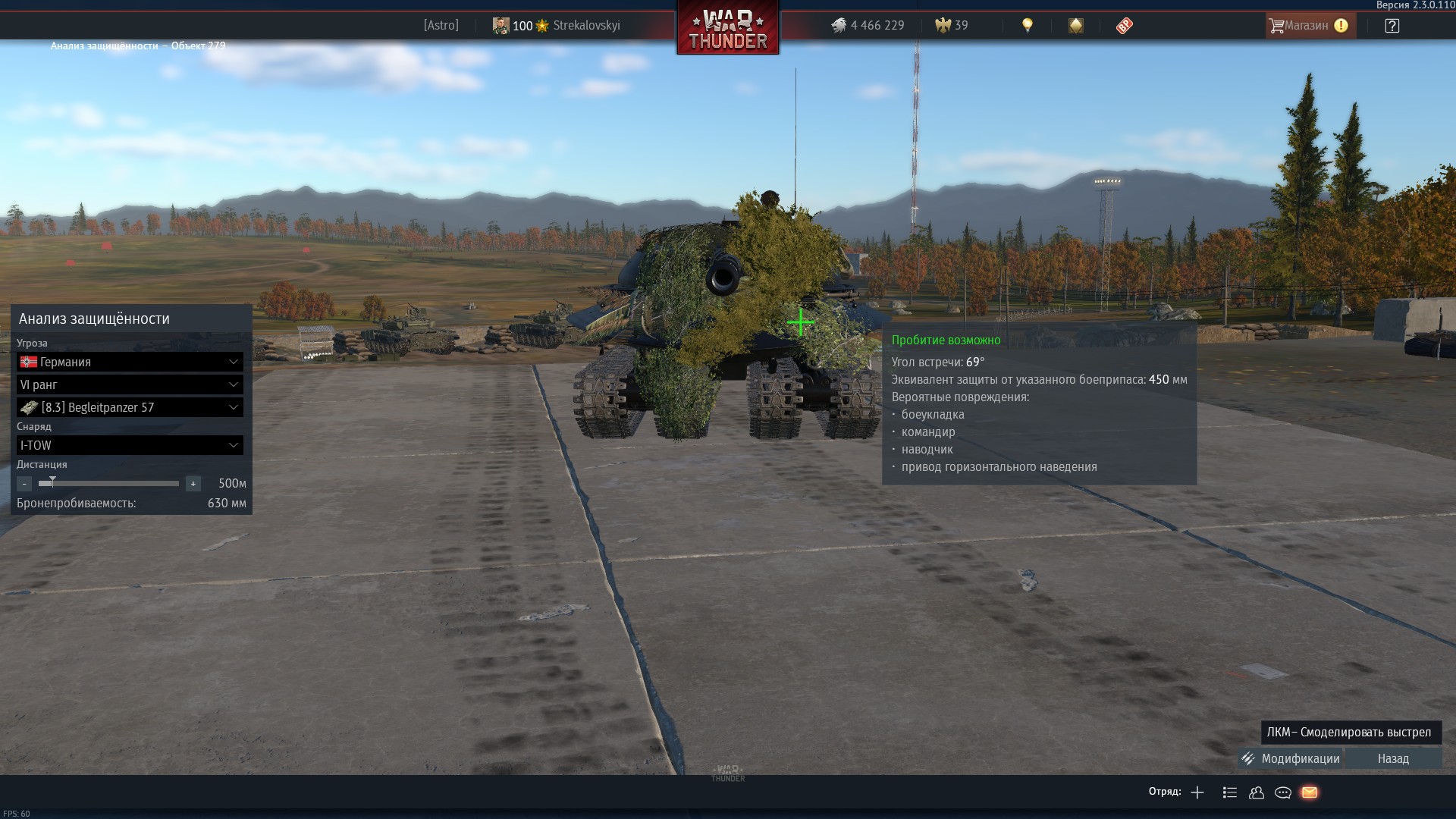Go back with the Назад button
The image size is (1456, 819).
(x=1393, y=758)
